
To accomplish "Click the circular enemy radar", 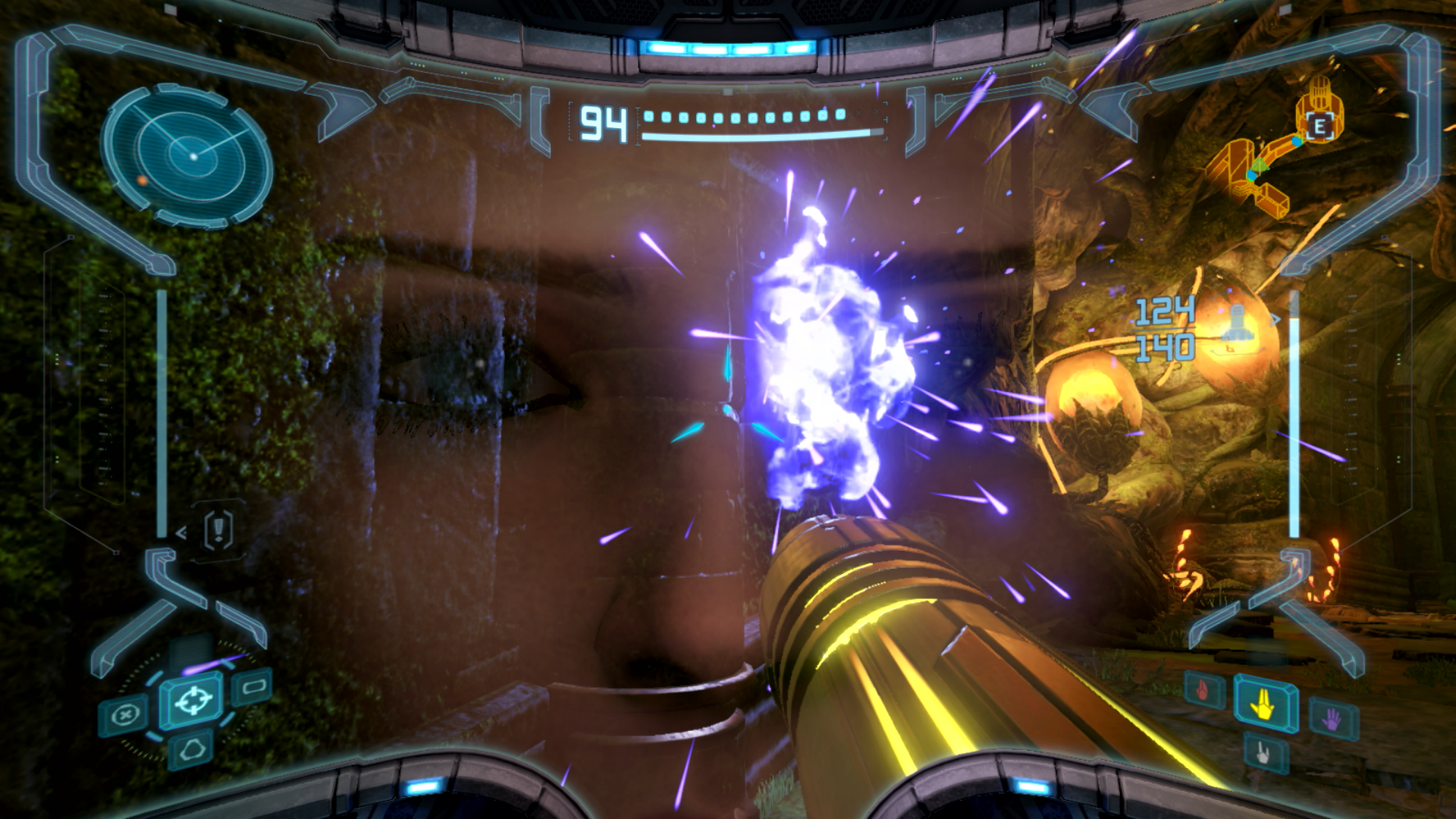I will tap(187, 155).
